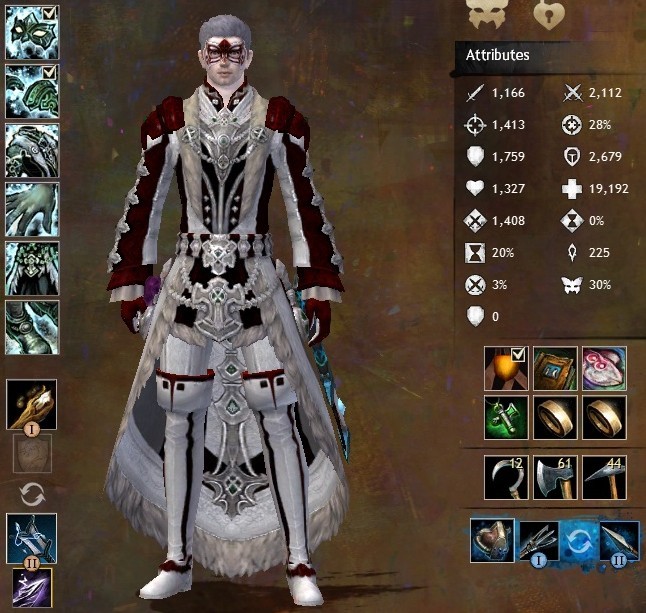646x613 pixels.
Task: Select the aquatic breather helm slot
Action: [493, 539]
